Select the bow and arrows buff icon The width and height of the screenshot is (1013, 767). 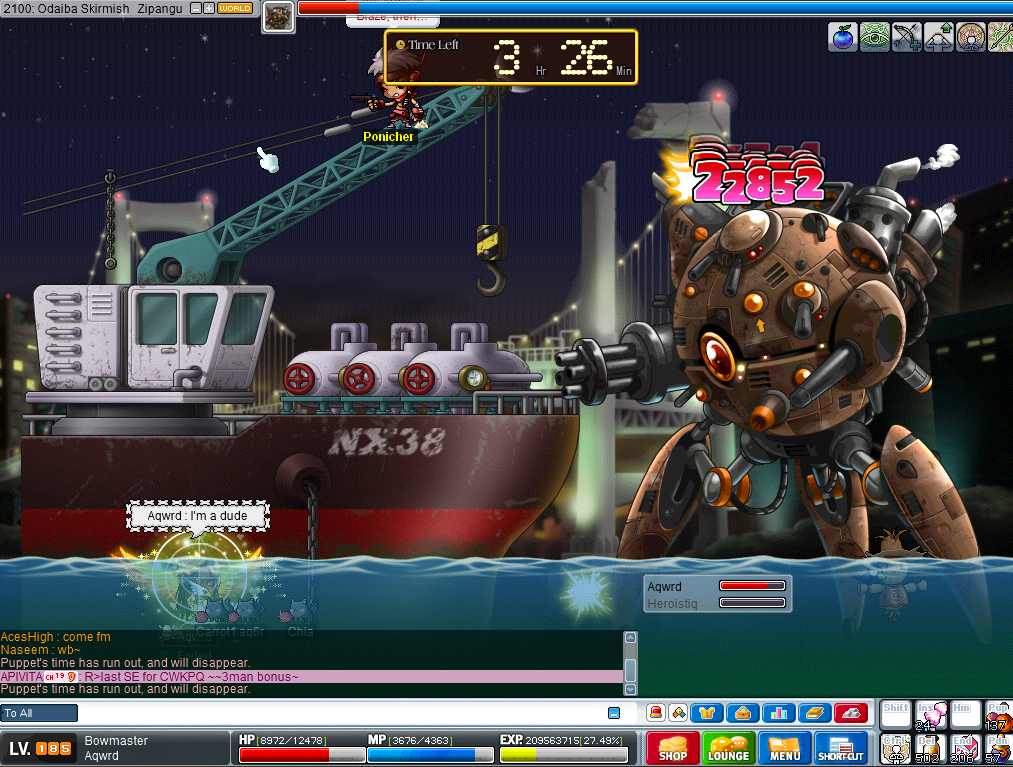907,37
